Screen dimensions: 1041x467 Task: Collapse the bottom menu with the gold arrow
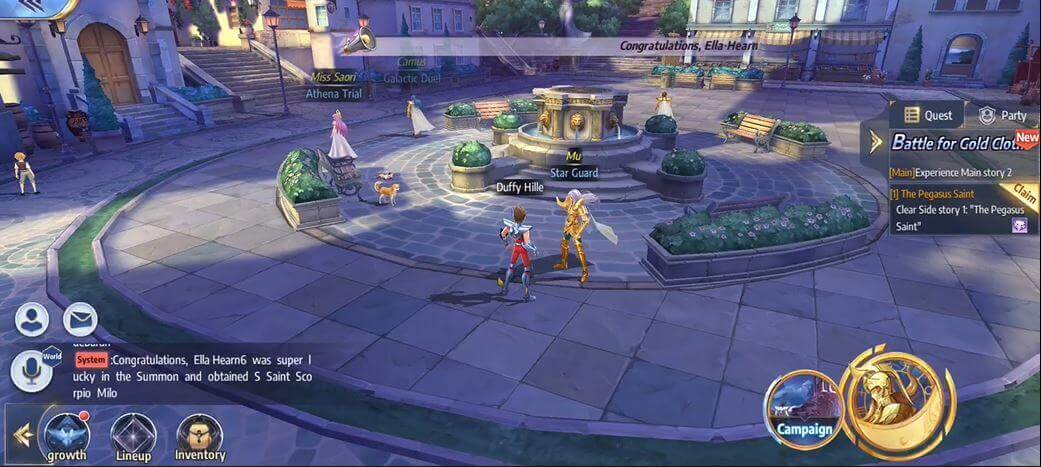click(x=21, y=436)
